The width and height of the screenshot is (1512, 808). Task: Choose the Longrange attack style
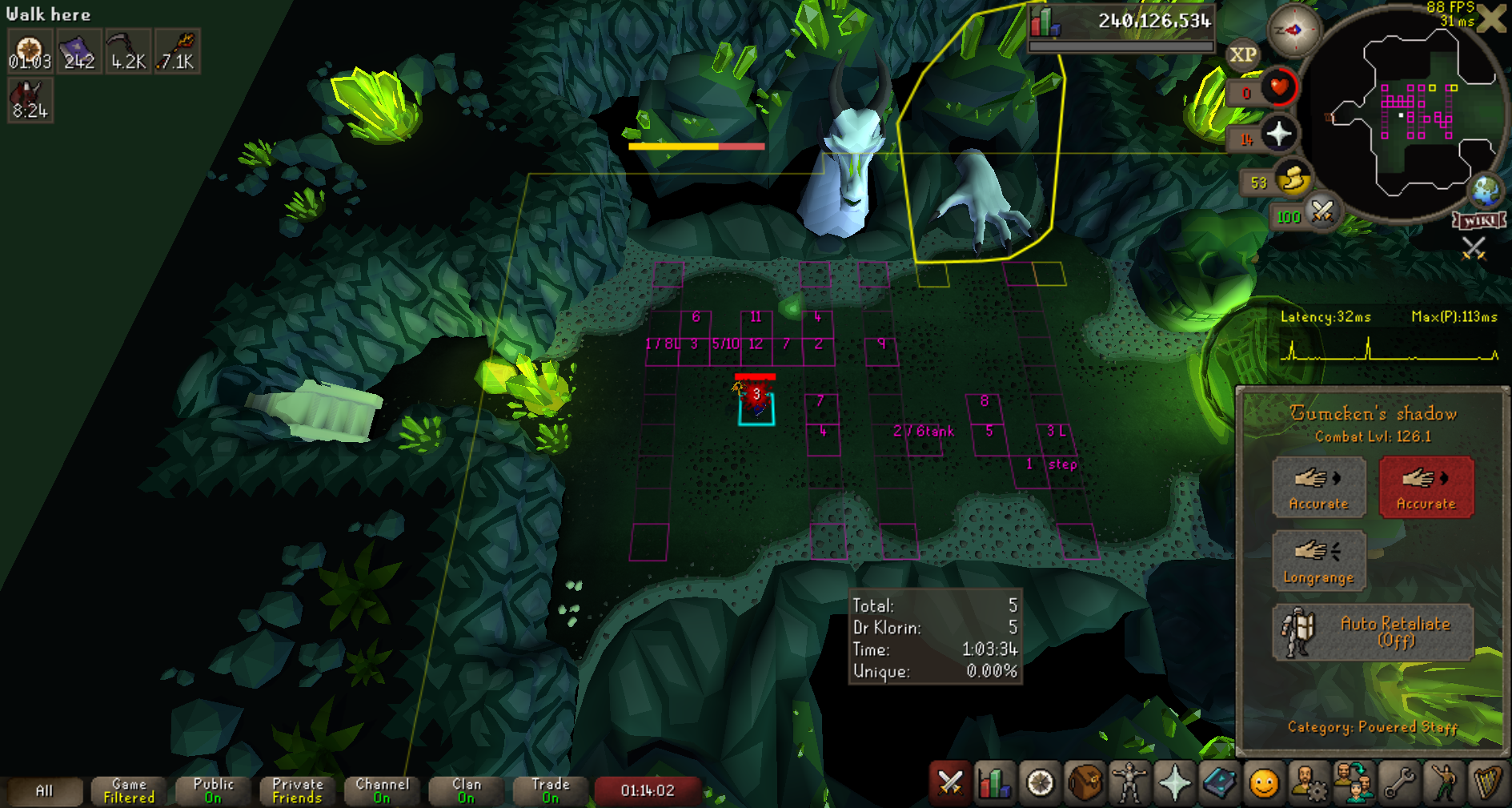[x=1318, y=560]
